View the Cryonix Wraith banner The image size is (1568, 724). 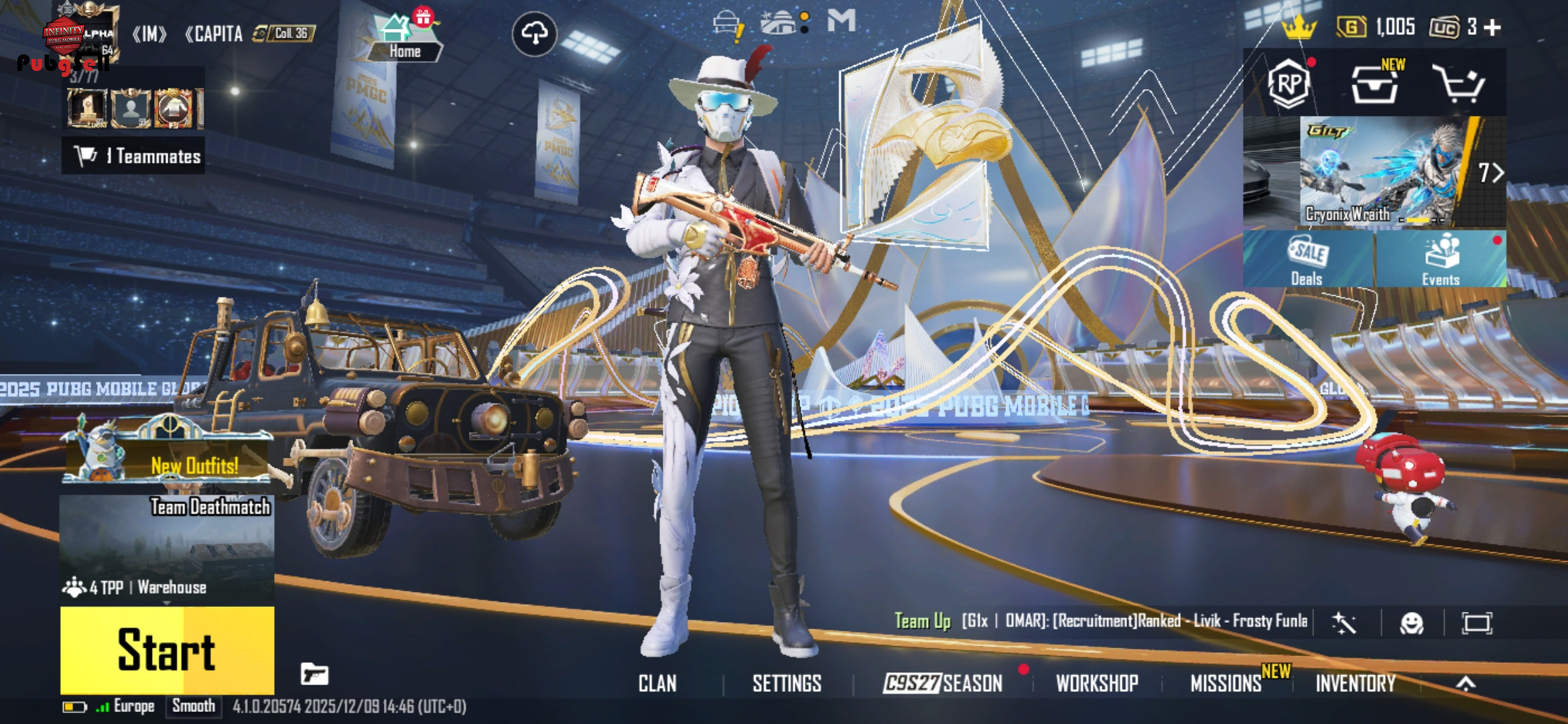pyautogui.click(x=1380, y=172)
